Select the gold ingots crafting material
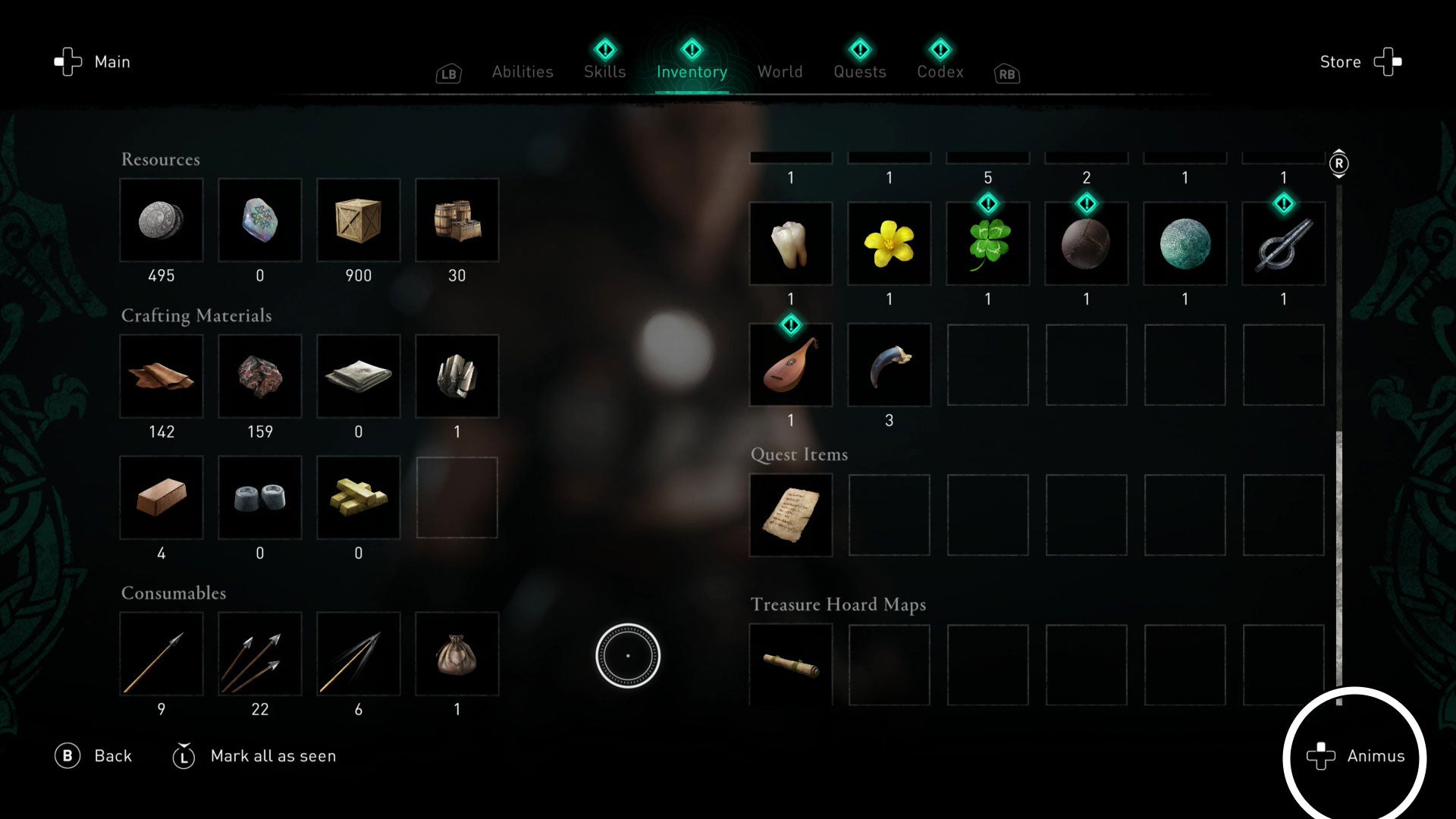Image resolution: width=1456 pixels, height=819 pixels. [x=359, y=498]
